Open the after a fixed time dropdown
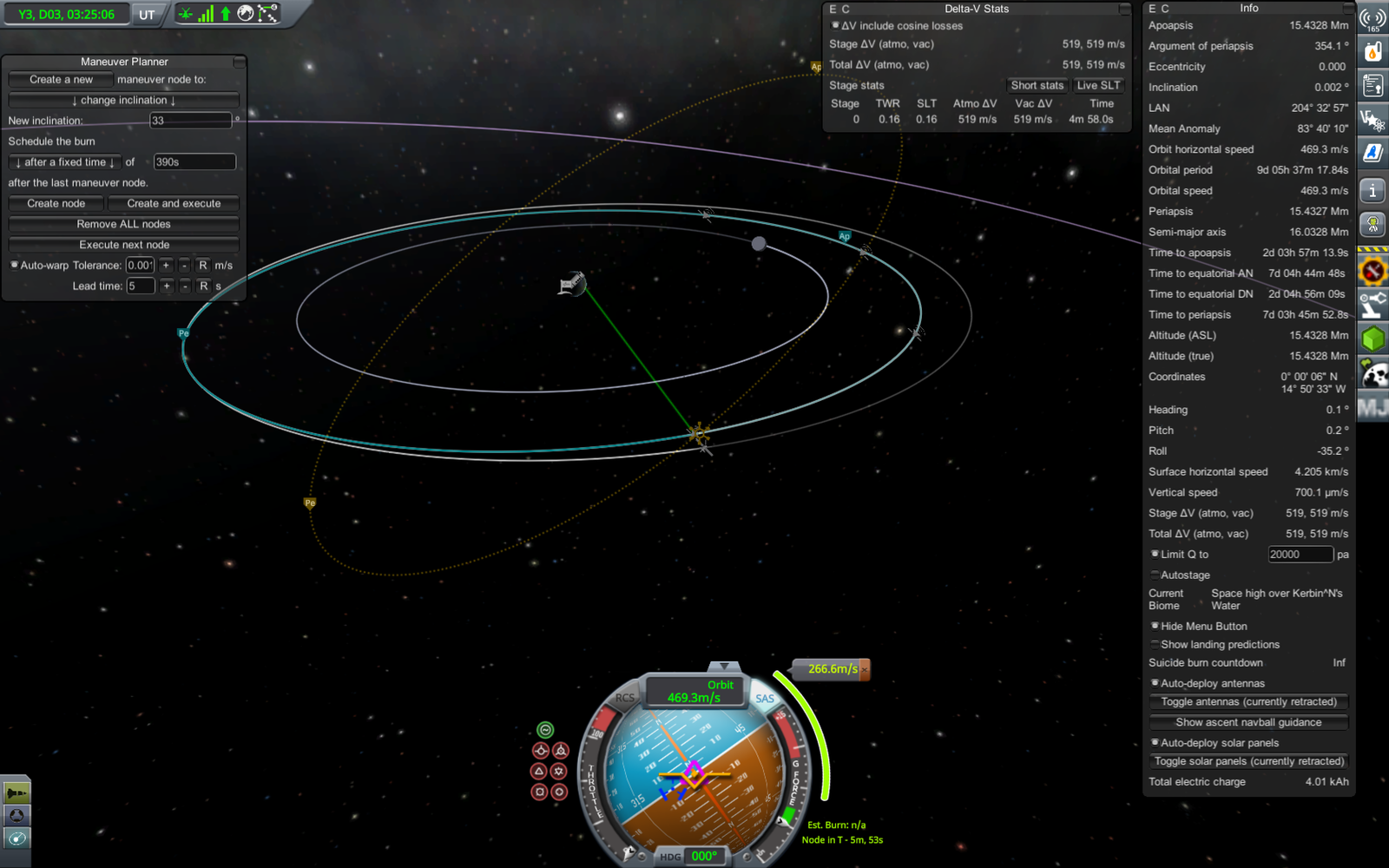The height and width of the screenshot is (868, 1389). (65, 162)
